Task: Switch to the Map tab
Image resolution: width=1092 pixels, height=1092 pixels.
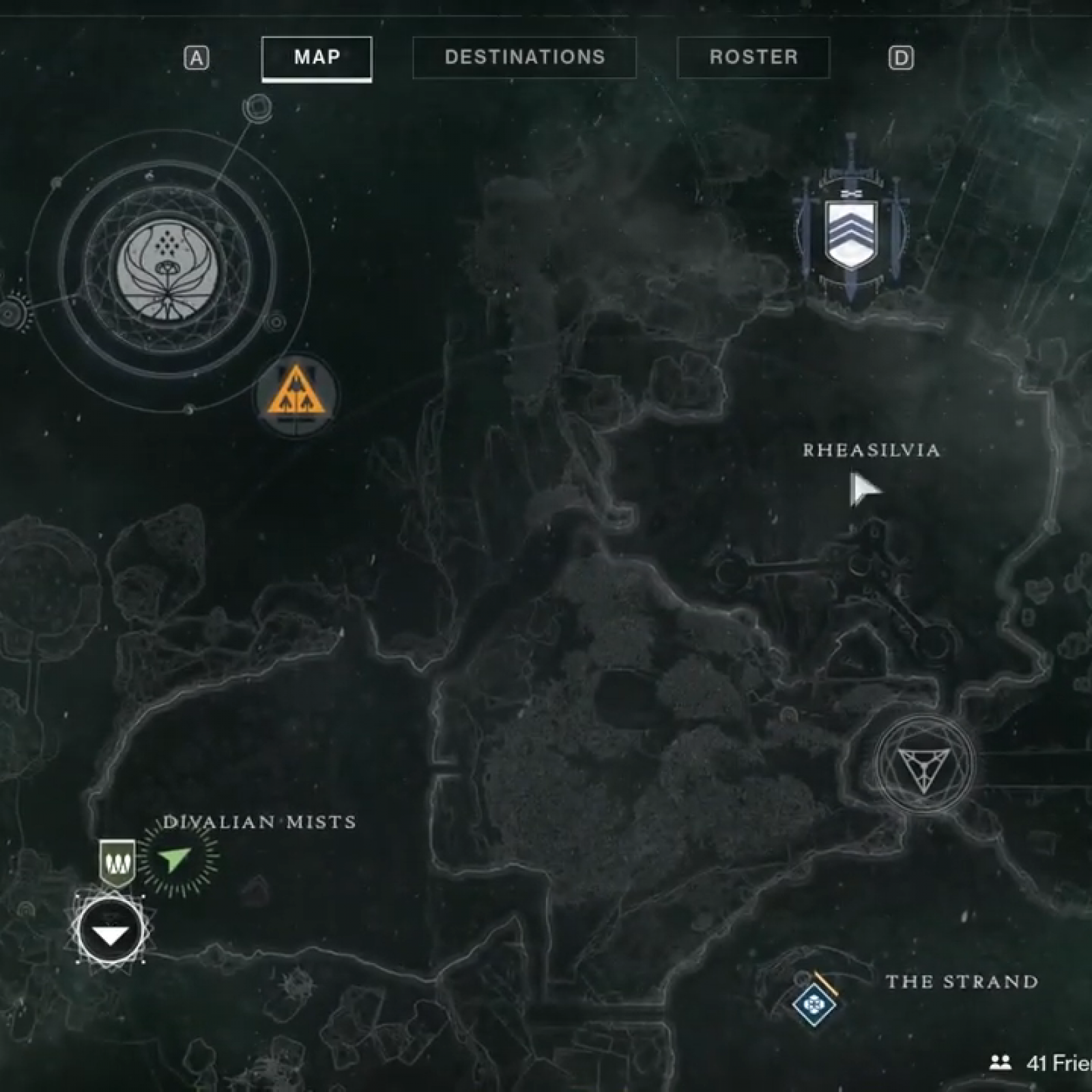Action: tap(317, 57)
